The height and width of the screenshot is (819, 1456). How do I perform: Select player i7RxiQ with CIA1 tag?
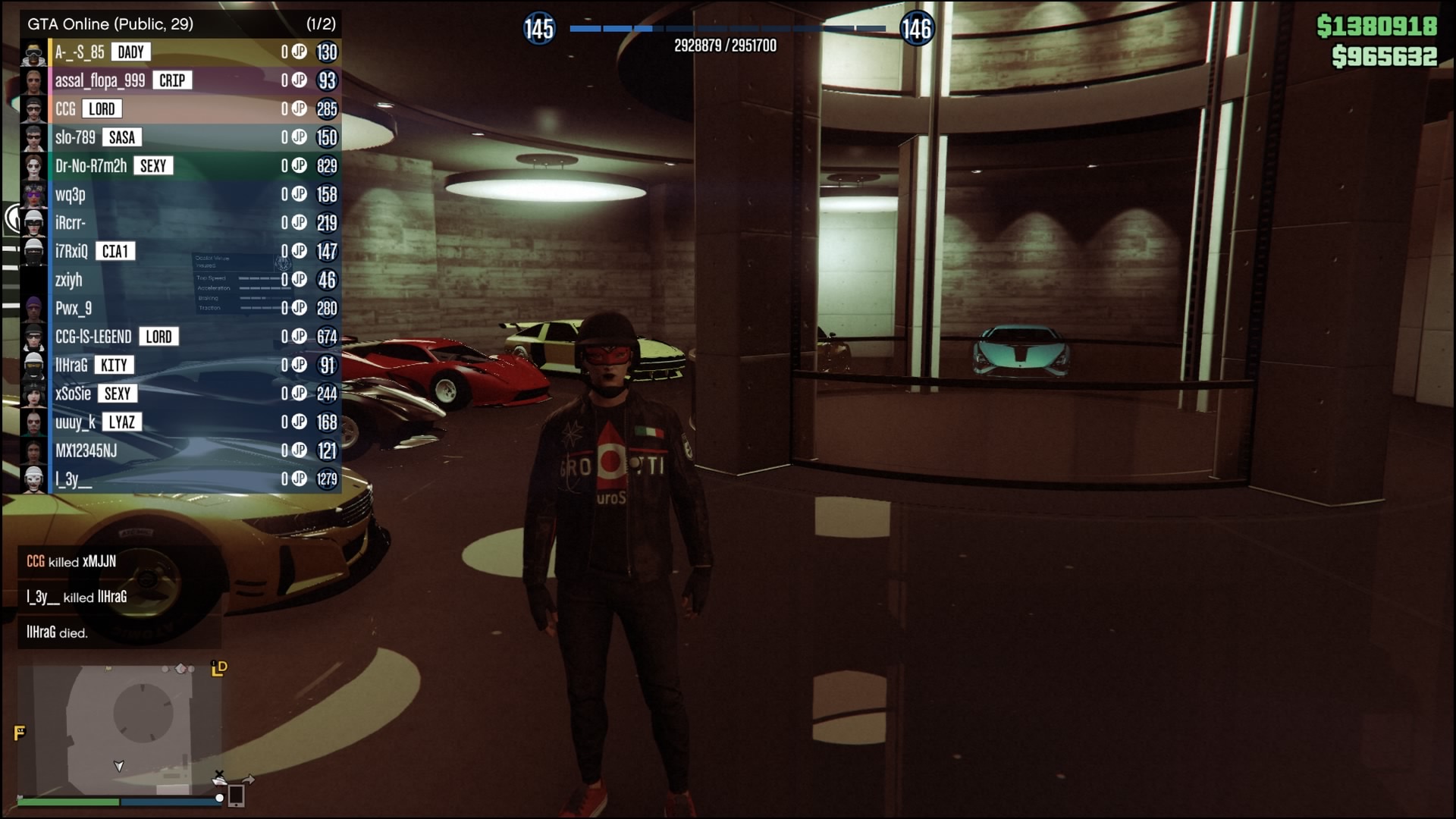click(x=182, y=251)
